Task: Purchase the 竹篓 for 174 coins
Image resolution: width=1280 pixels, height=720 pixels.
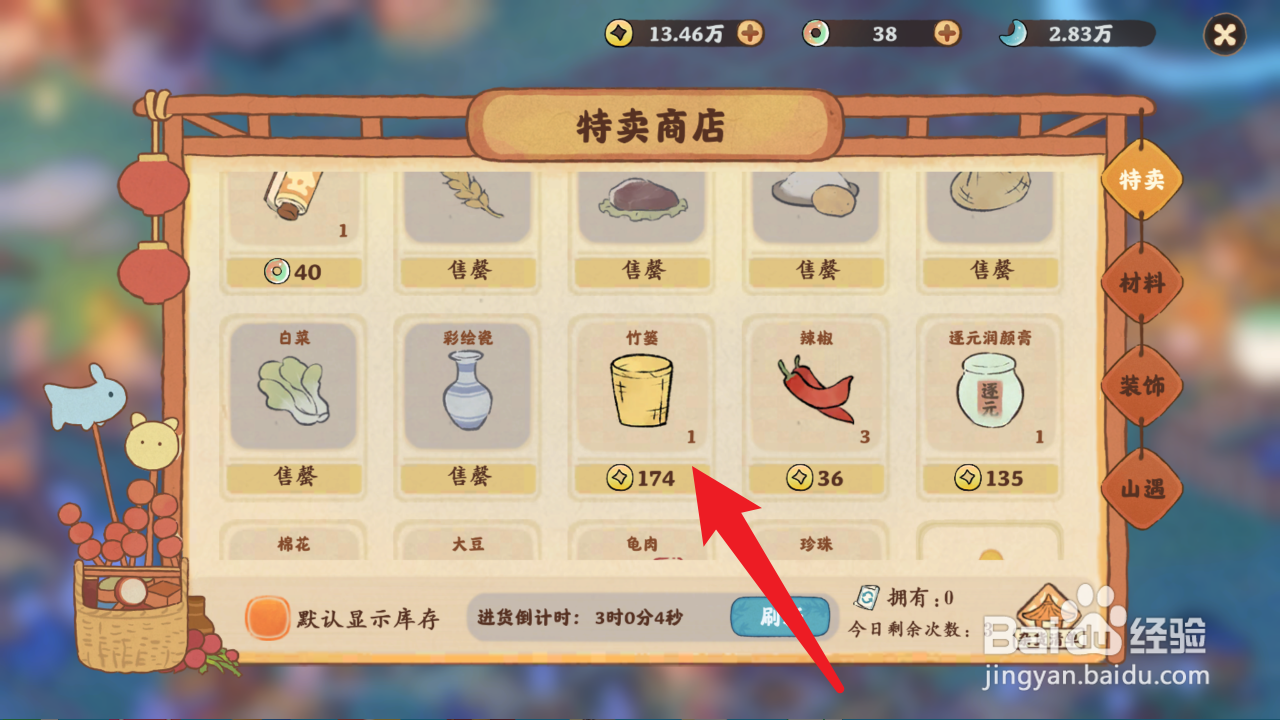Action: pyautogui.click(x=641, y=479)
